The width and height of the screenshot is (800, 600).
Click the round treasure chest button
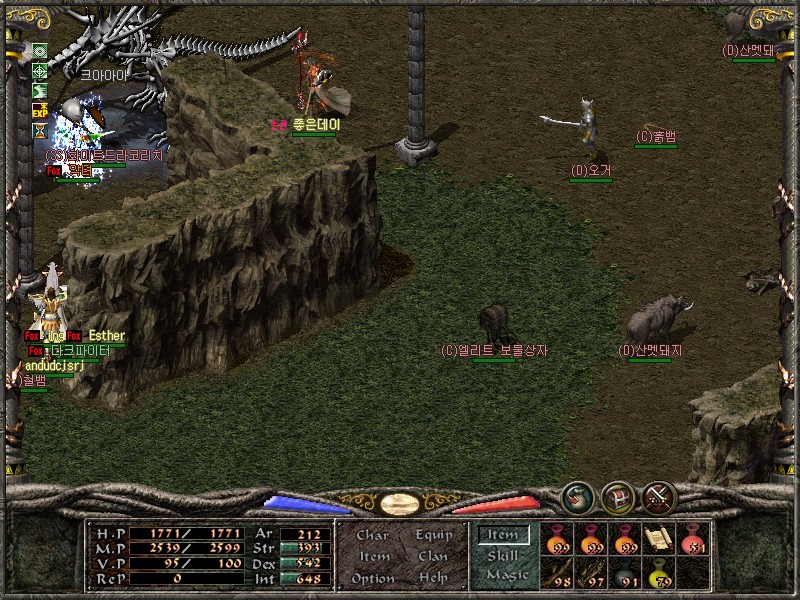tap(618, 497)
